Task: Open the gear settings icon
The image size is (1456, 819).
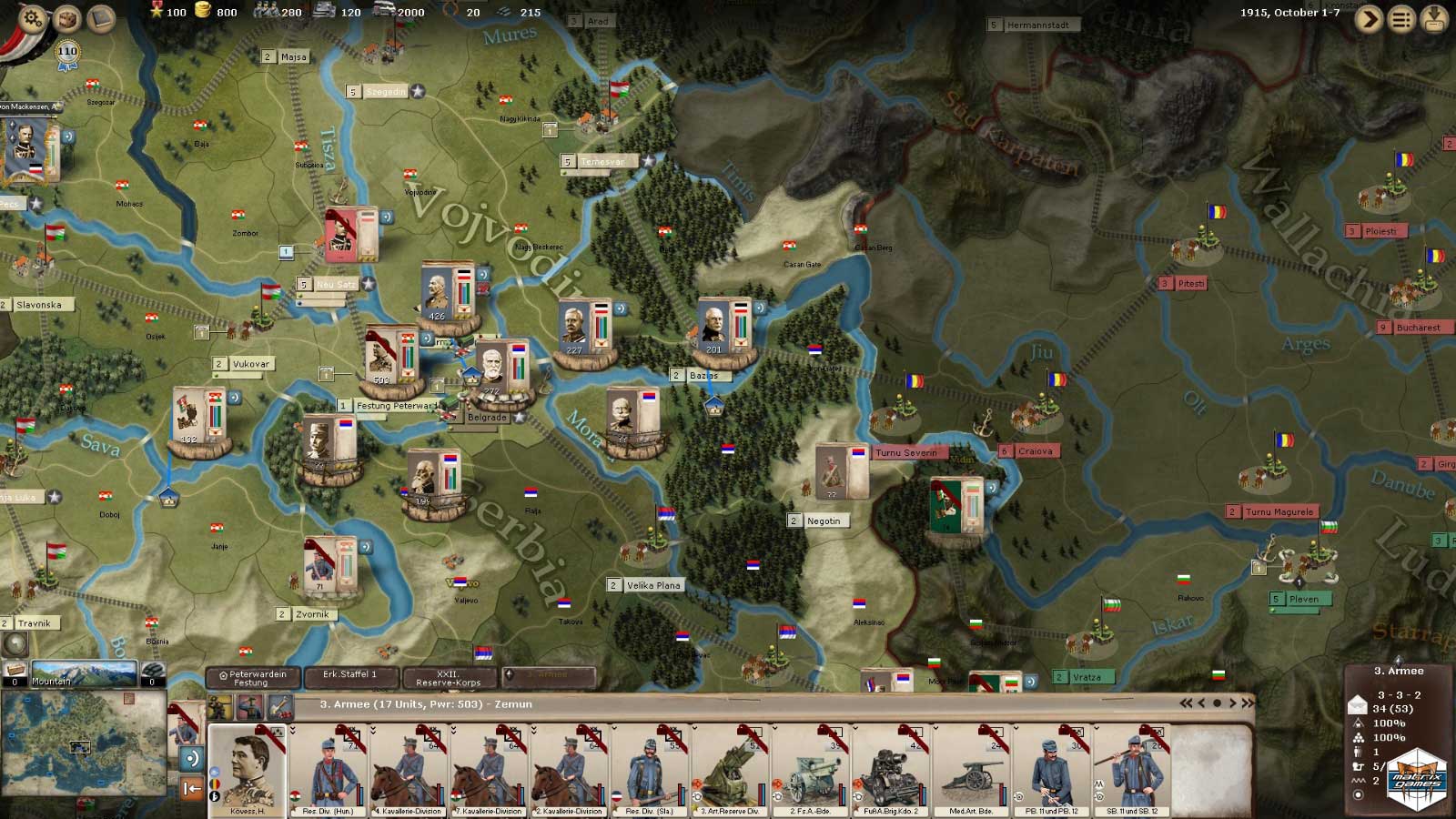Action: pyautogui.click(x=32, y=19)
